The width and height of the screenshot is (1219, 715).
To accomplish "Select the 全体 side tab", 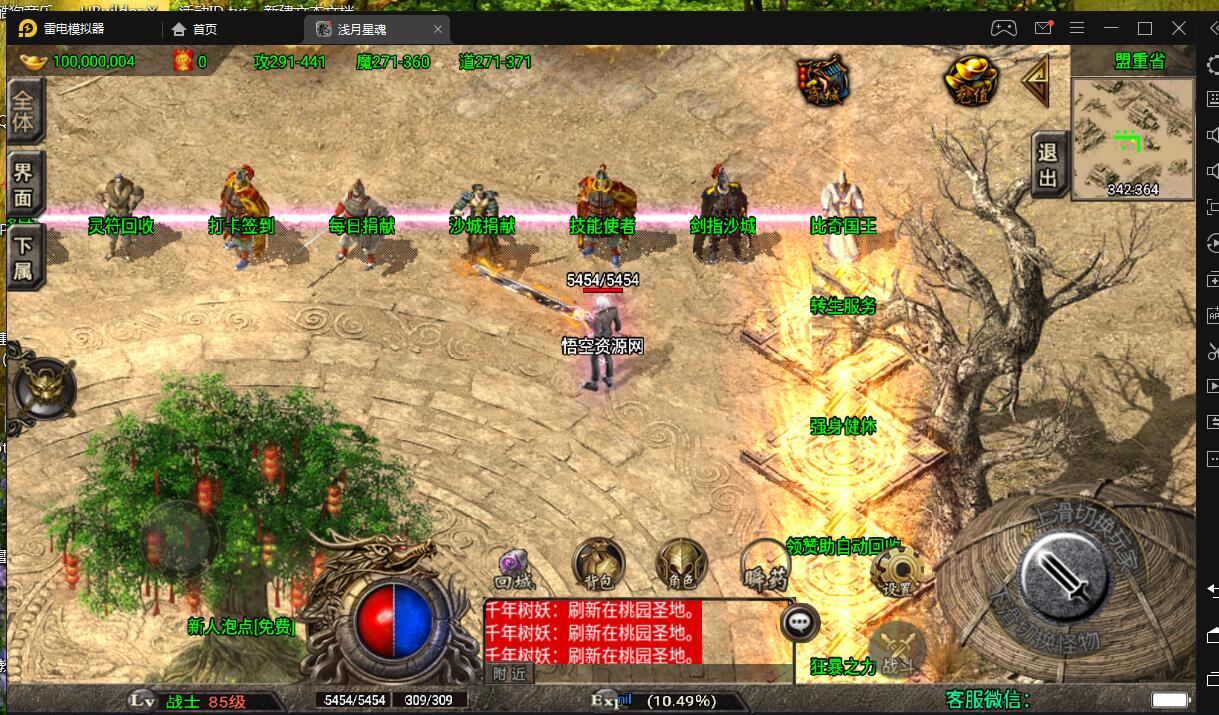I will point(23,112).
